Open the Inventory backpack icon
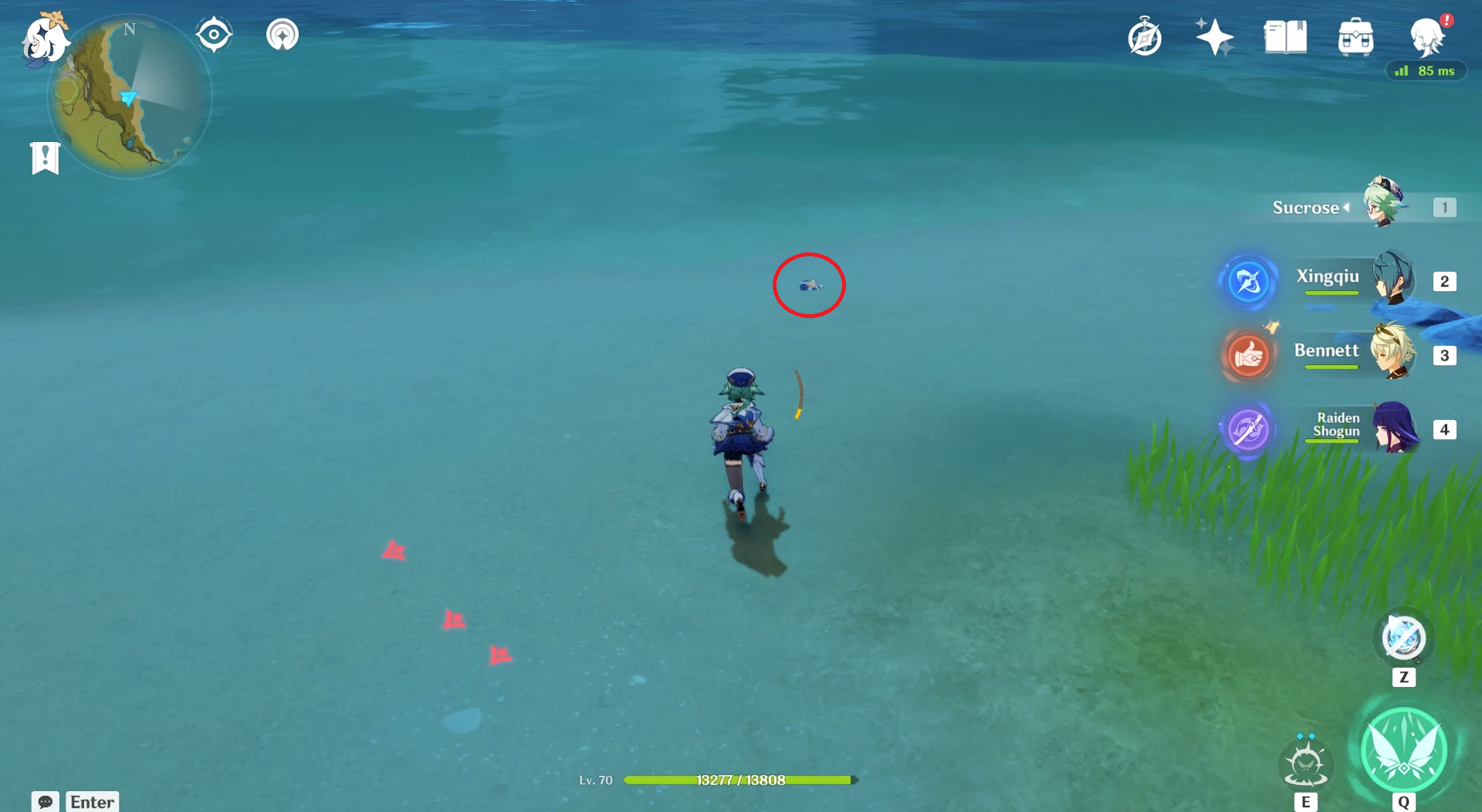 point(1356,36)
